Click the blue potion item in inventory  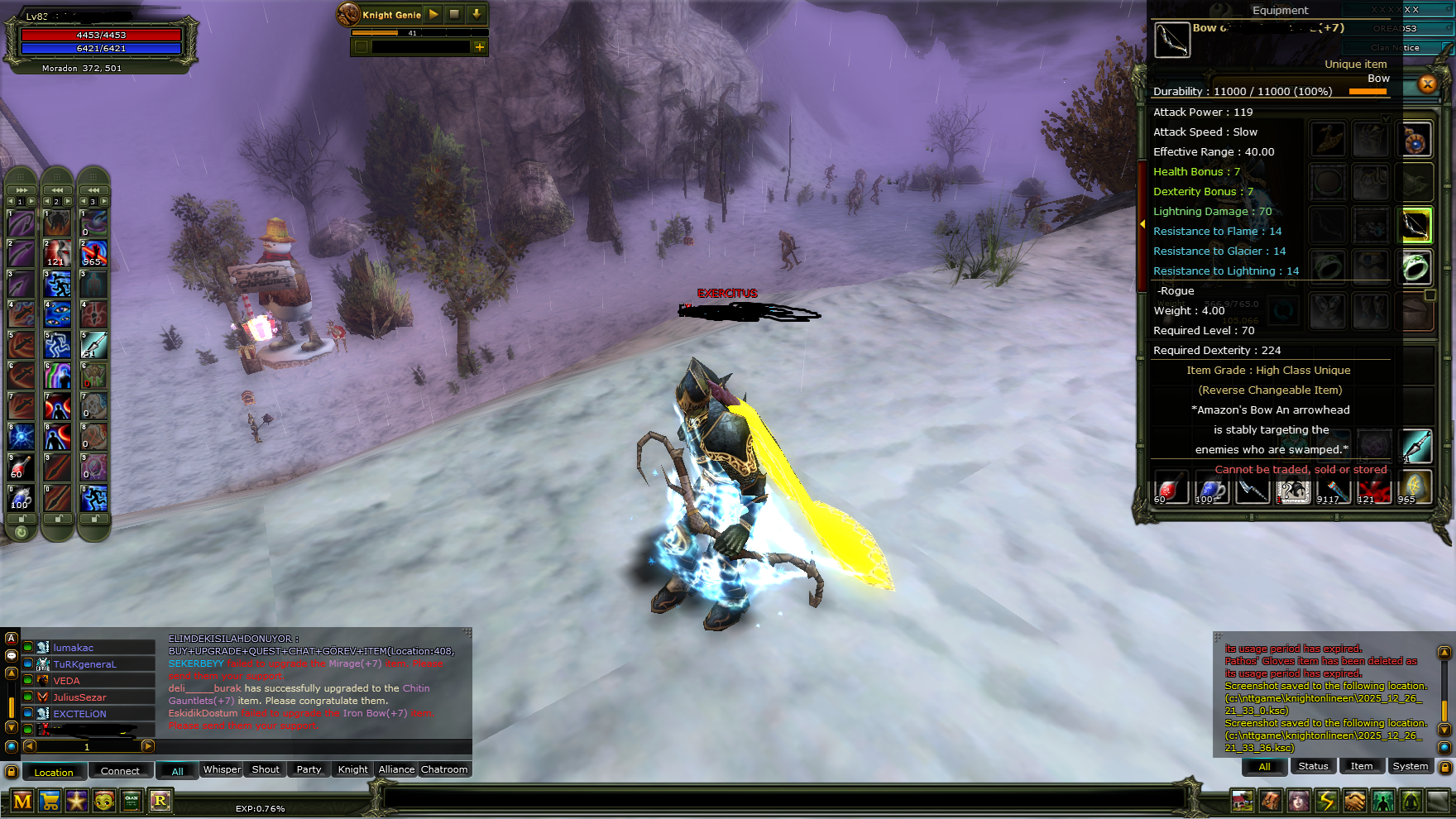(1212, 490)
